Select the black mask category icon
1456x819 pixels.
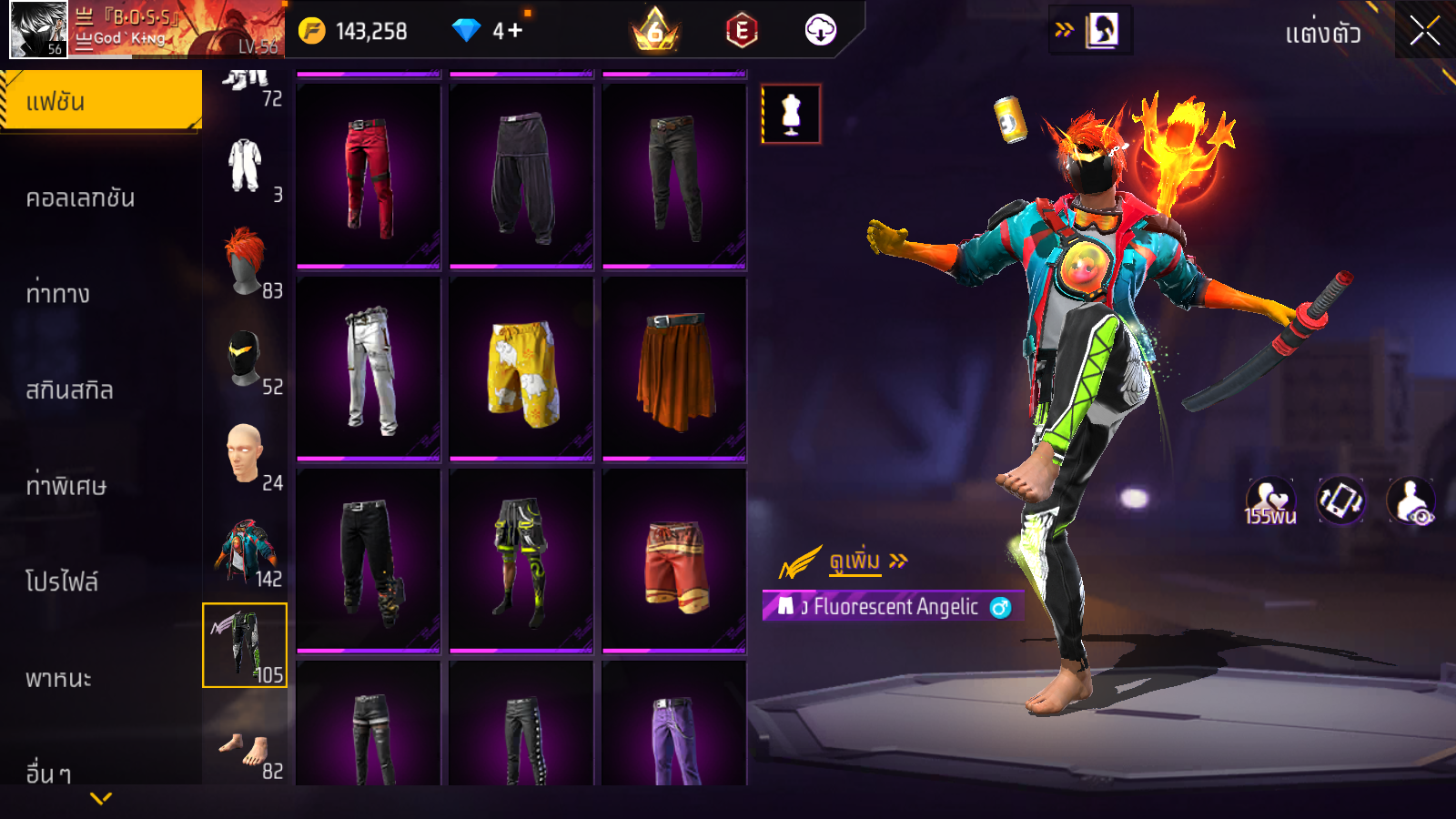tap(245, 359)
